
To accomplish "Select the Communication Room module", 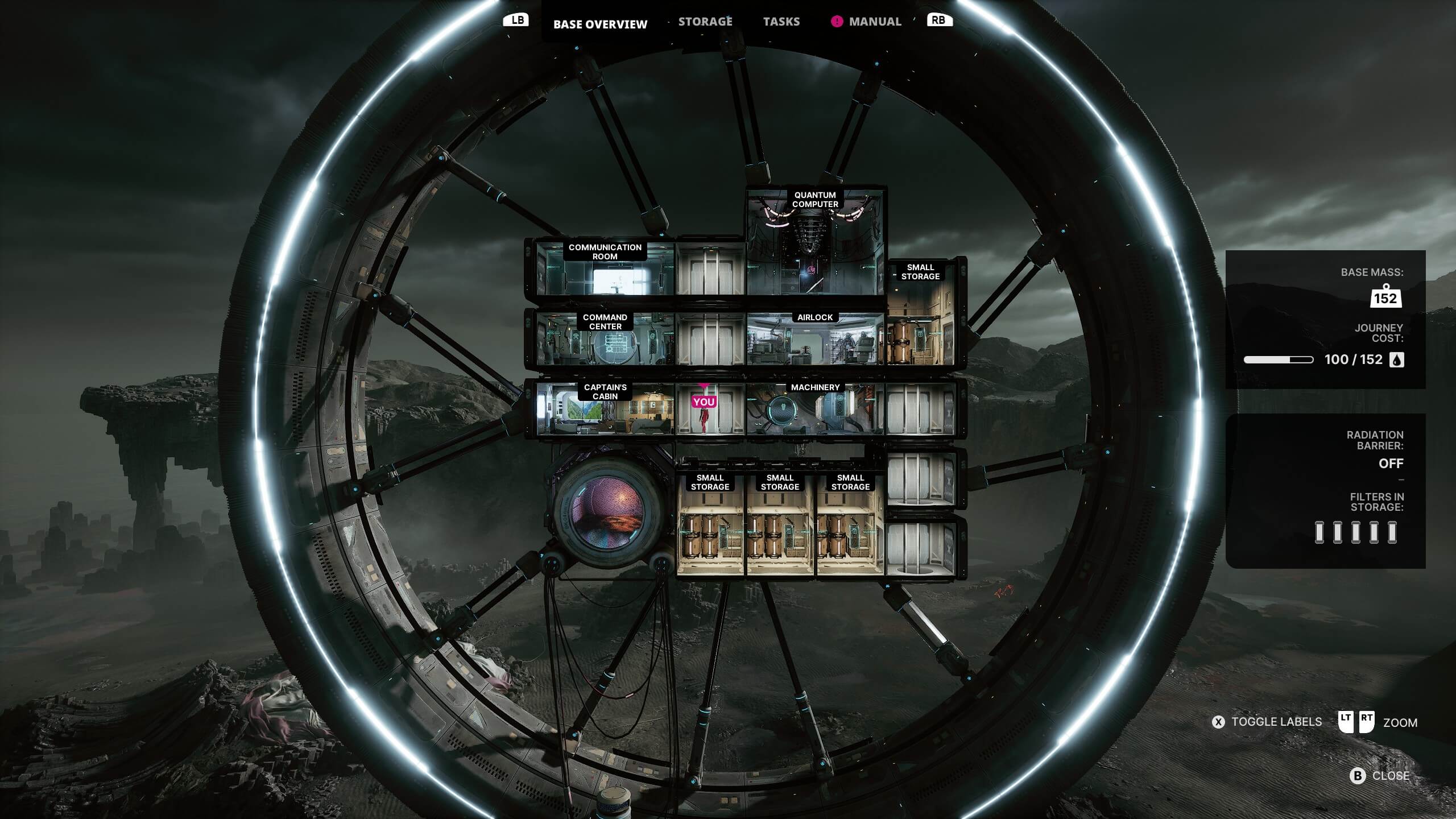I will tap(605, 270).
